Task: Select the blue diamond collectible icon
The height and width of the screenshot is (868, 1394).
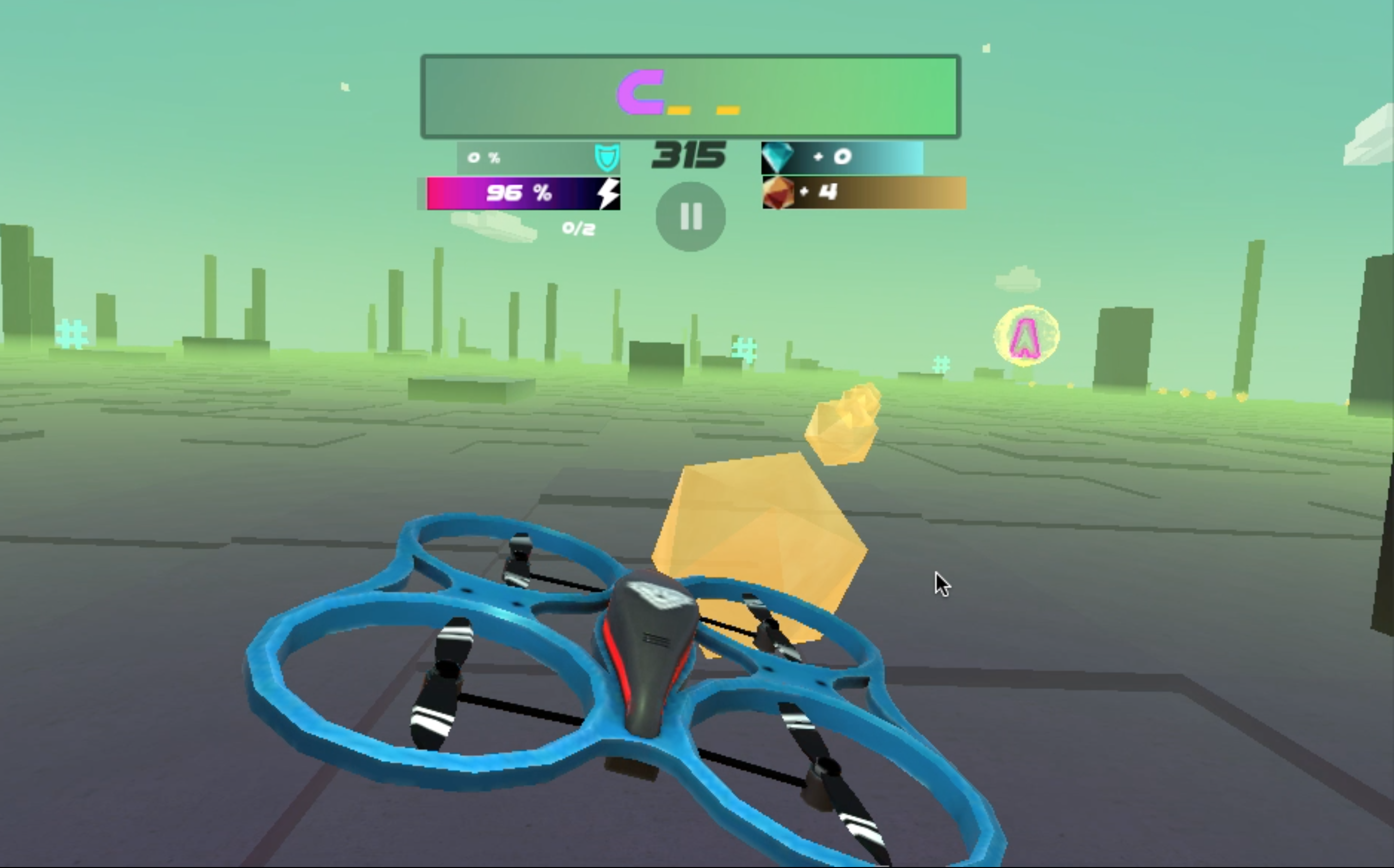Action: [778, 157]
